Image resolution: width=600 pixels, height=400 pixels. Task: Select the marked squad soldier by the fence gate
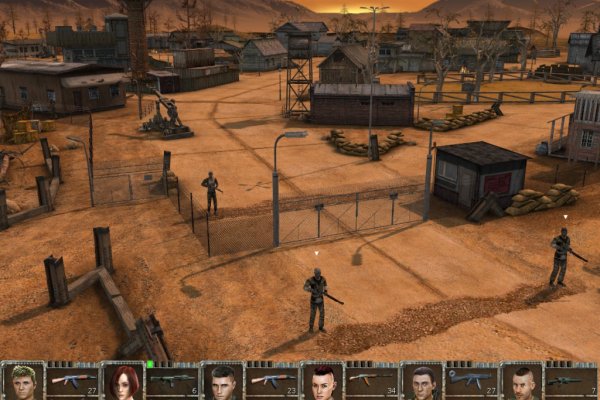(316, 297)
